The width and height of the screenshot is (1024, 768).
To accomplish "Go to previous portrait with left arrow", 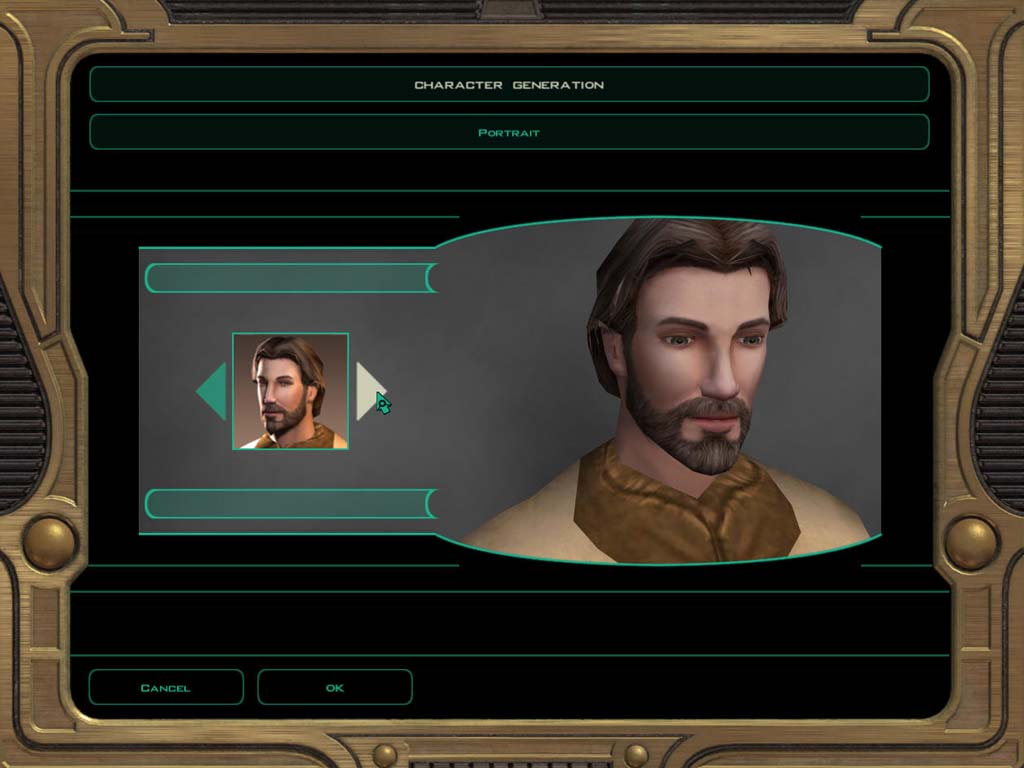I will tap(213, 391).
